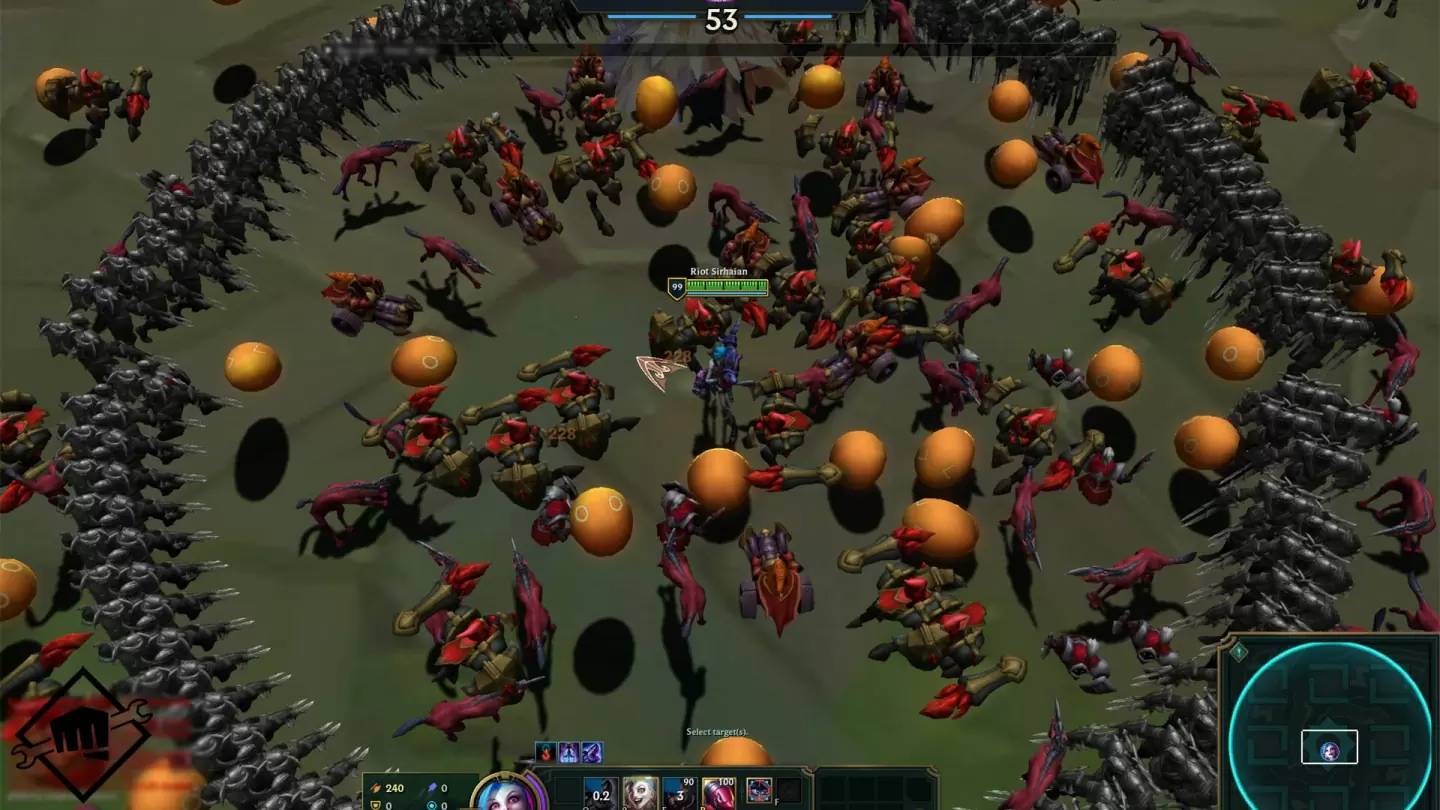Click an empty item slot right of the abilities

coord(789,790)
